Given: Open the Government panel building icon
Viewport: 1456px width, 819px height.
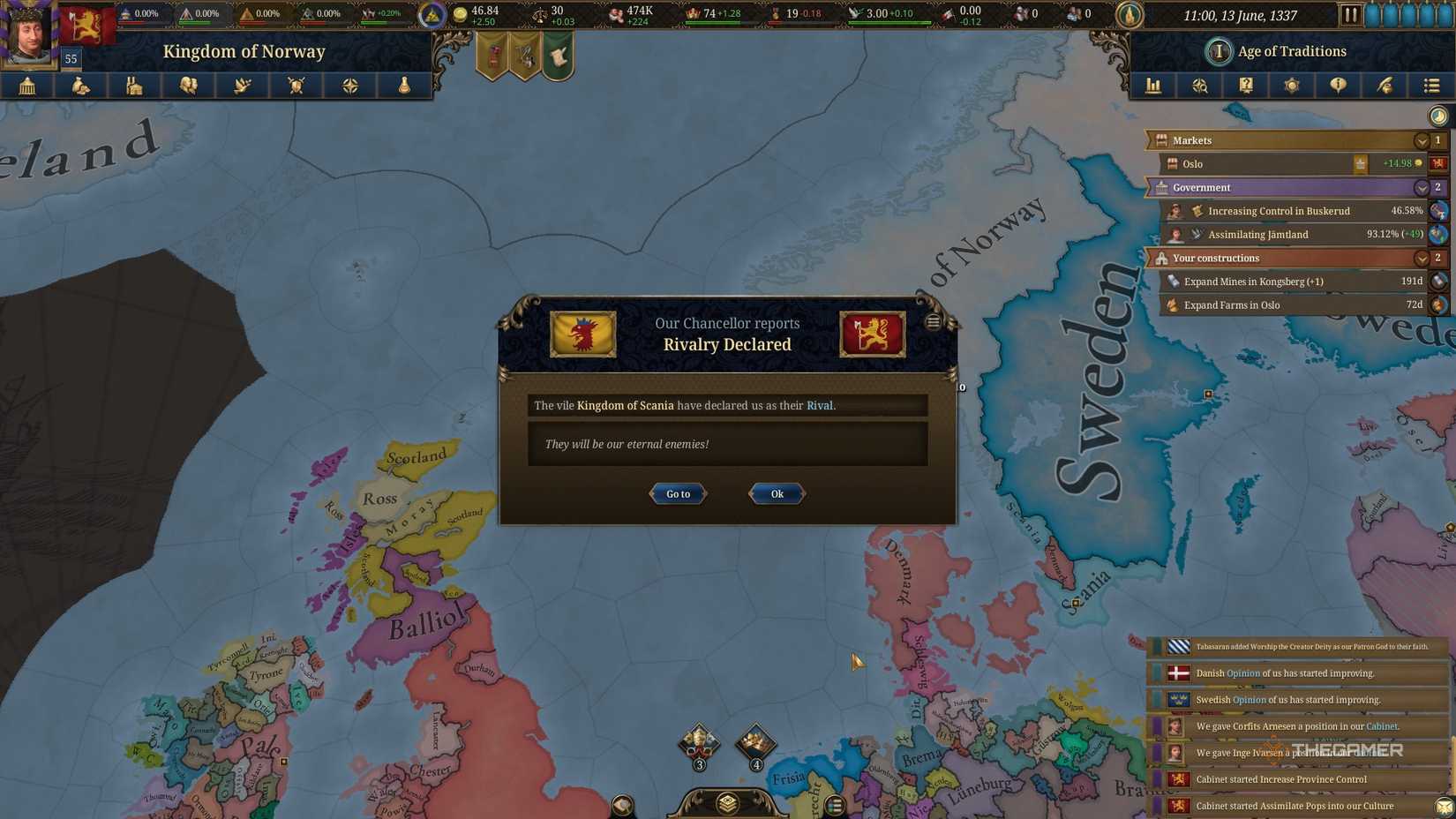Looking at the screenshot, I should (27, 86).
